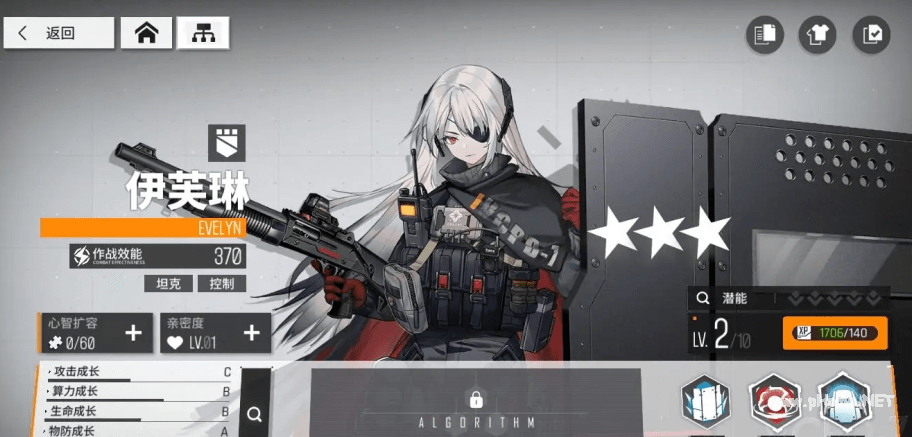This screenshot has height=437, width=912.
Task: Open the home screen via house icon
Action: point(147,33)
